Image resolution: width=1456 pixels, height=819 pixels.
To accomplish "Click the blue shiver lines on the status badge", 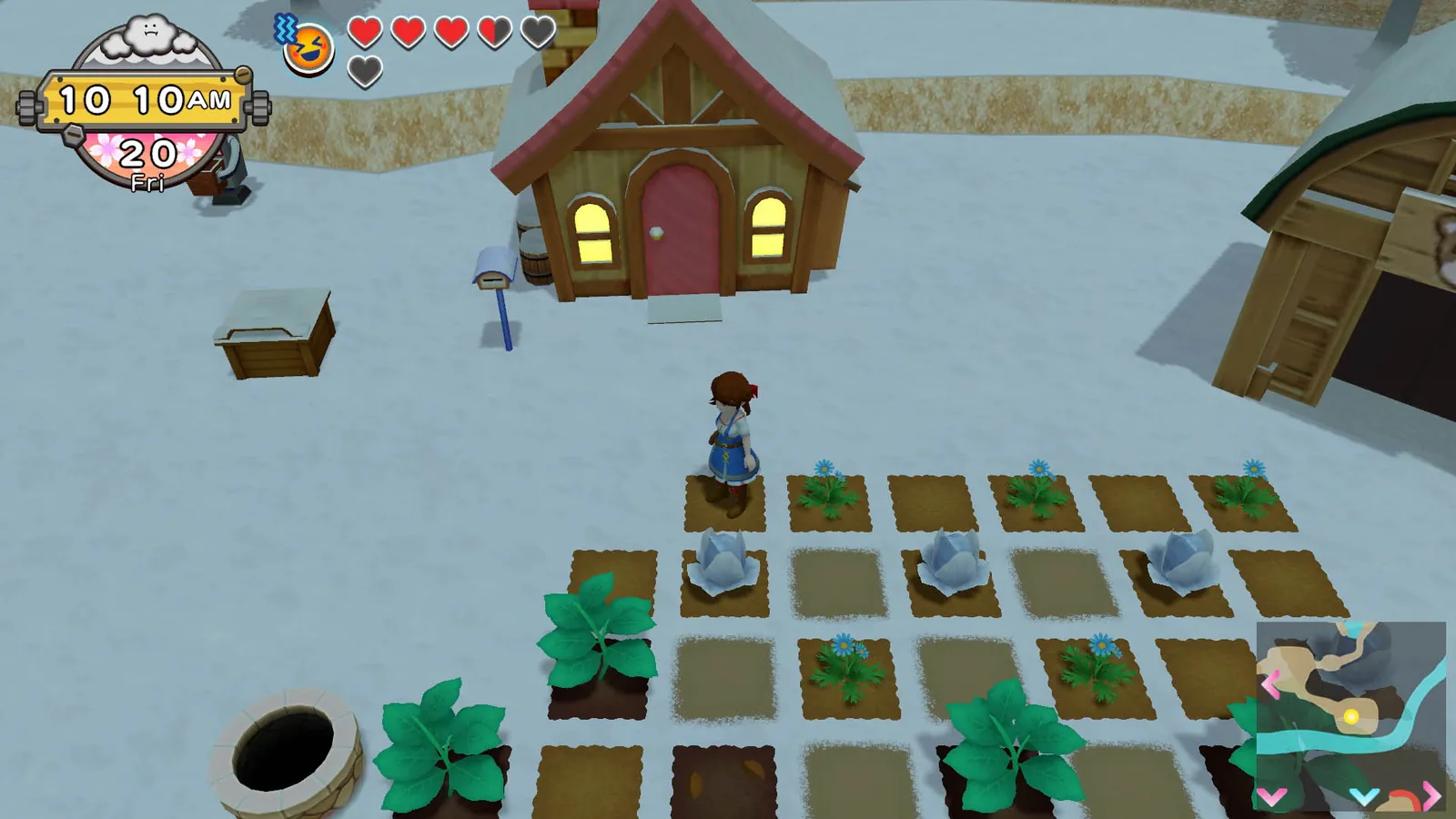I will click(x=286, y=28).
